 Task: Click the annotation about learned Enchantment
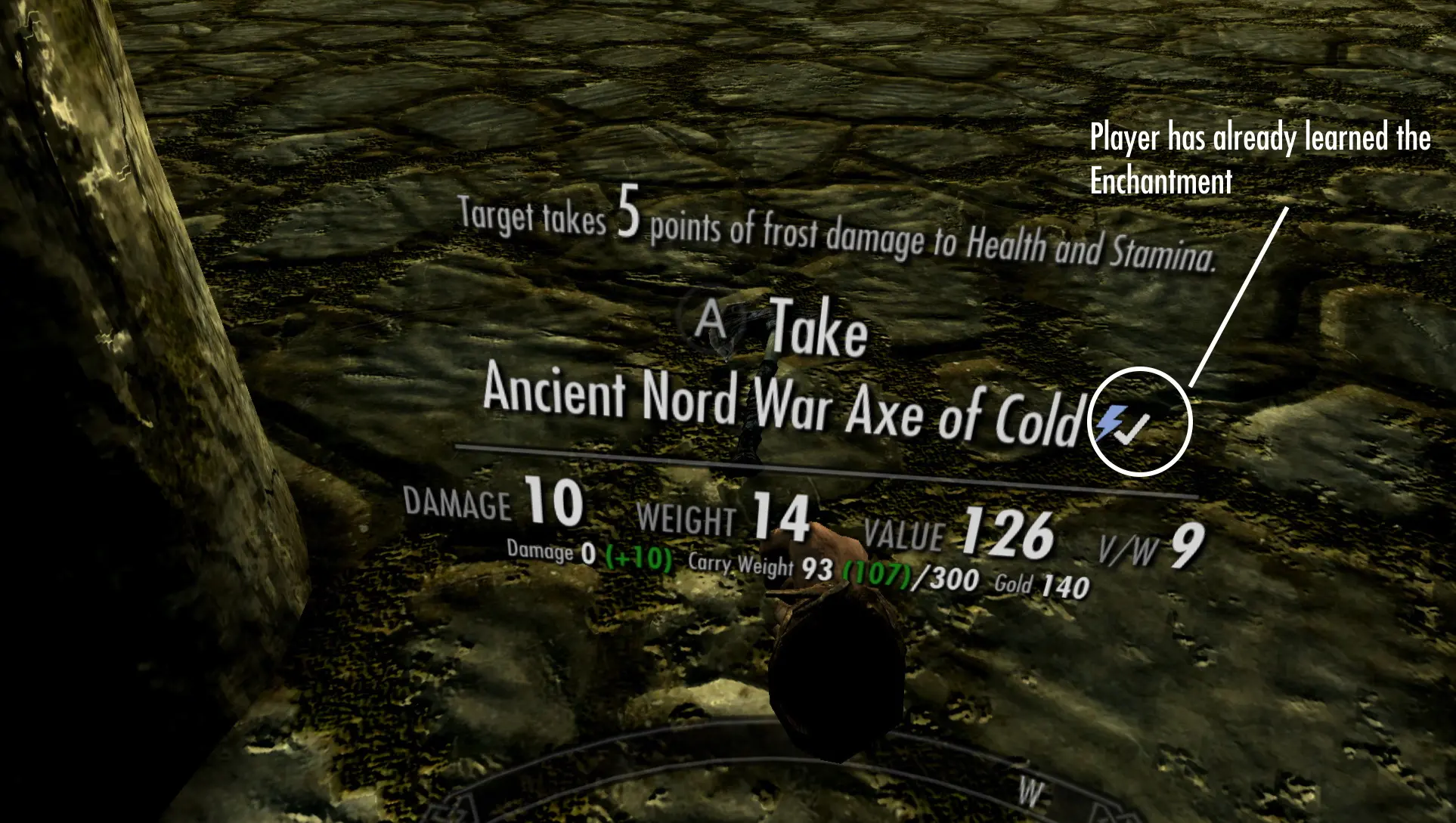(1259, 159)
